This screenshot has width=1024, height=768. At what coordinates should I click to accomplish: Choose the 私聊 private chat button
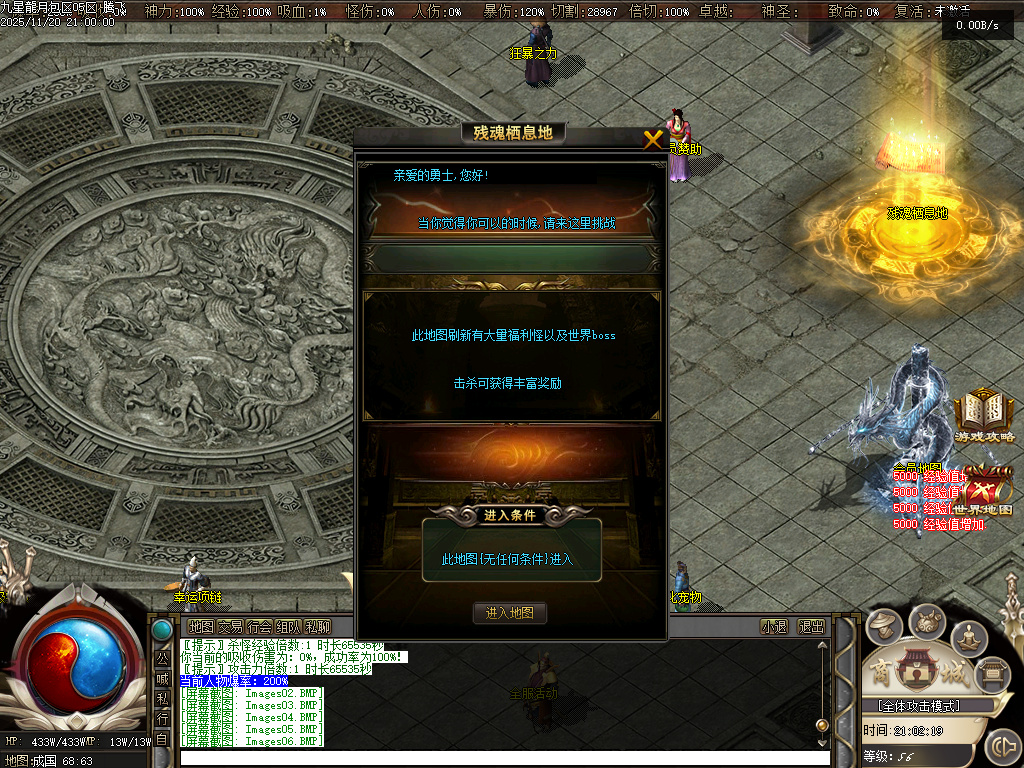pos(318,627)
